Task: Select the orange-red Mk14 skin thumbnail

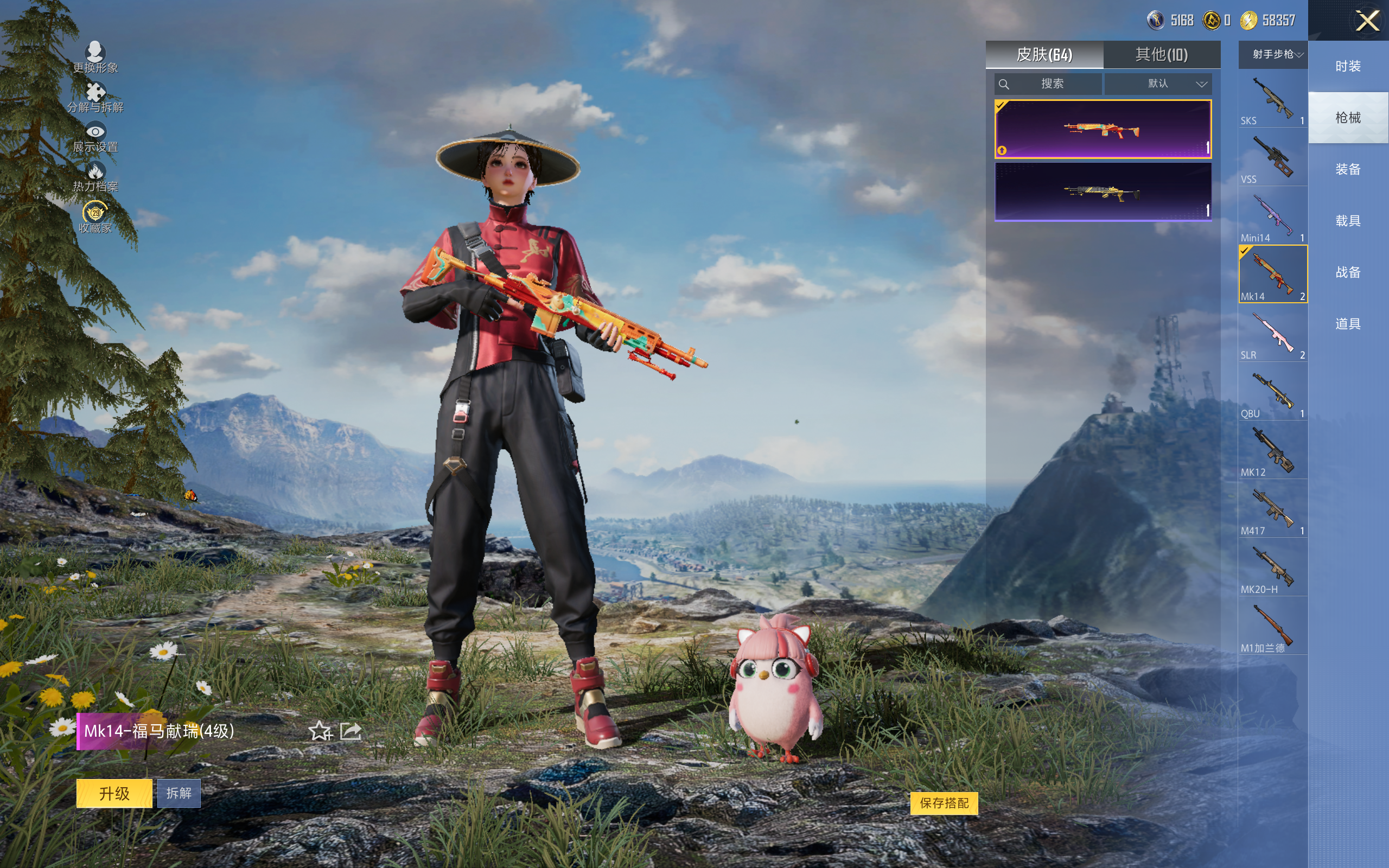Action: [1103, 129]
